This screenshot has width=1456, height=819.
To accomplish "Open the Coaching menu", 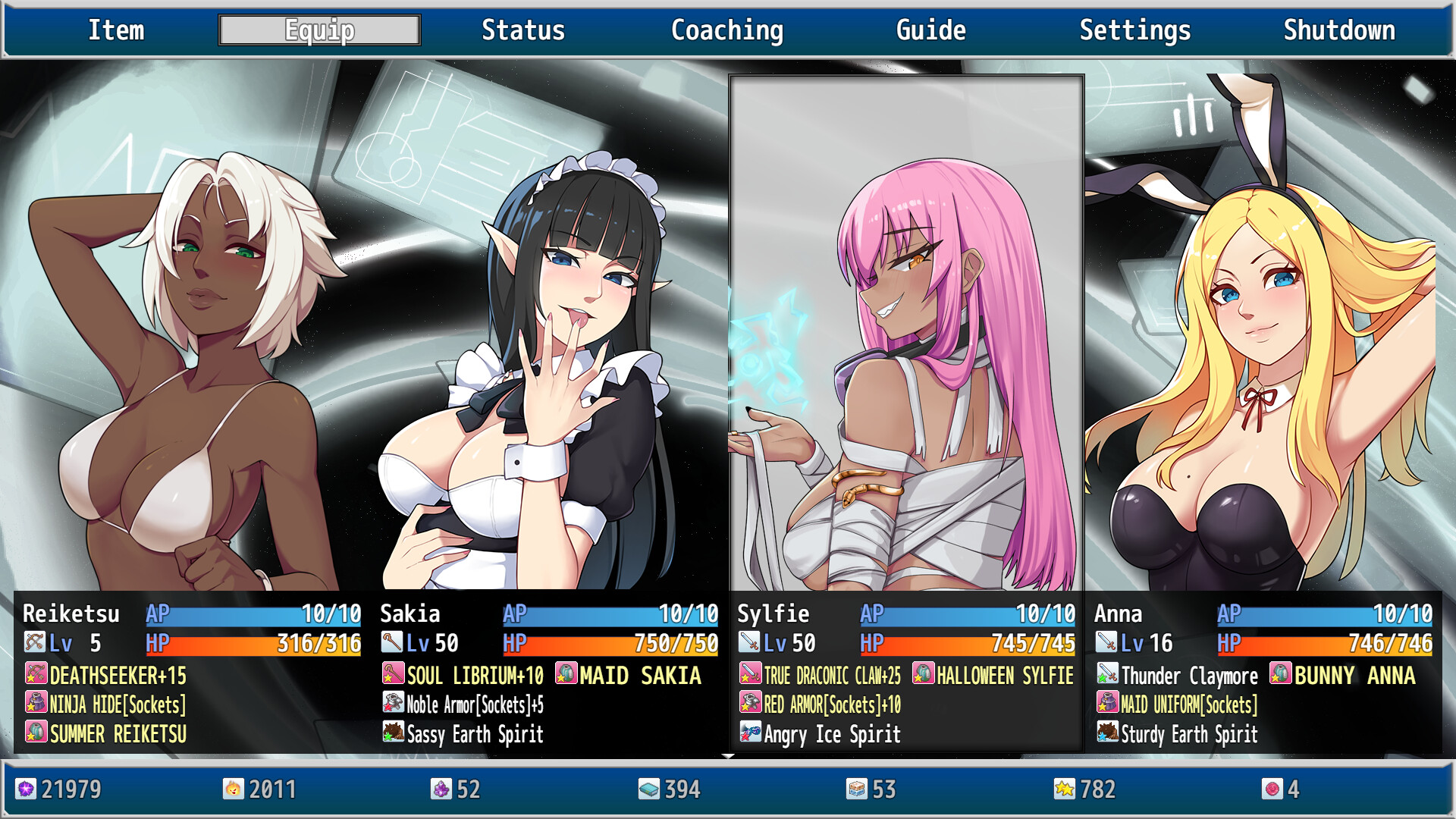I will [726, 30].
